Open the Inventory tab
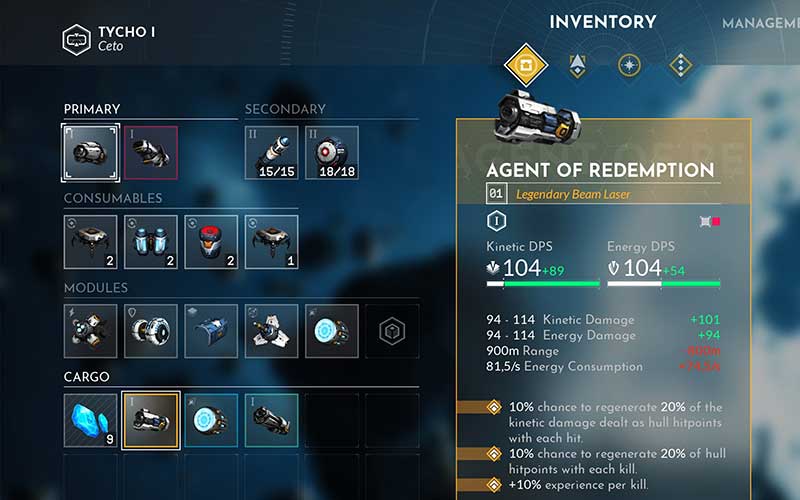 tap(603, 22)
